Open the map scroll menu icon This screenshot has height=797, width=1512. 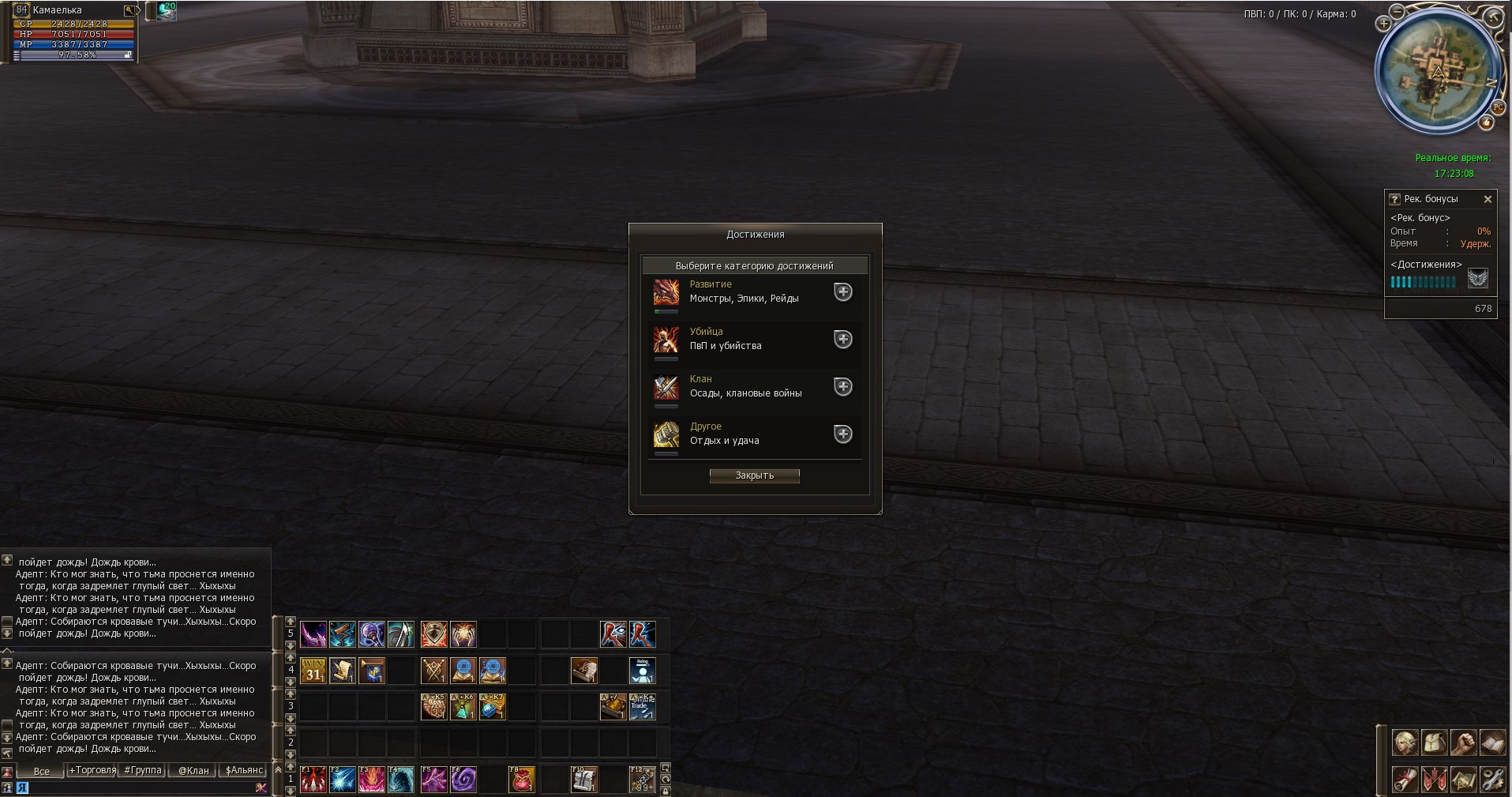pyautogui.click(x=1463, y=780)
